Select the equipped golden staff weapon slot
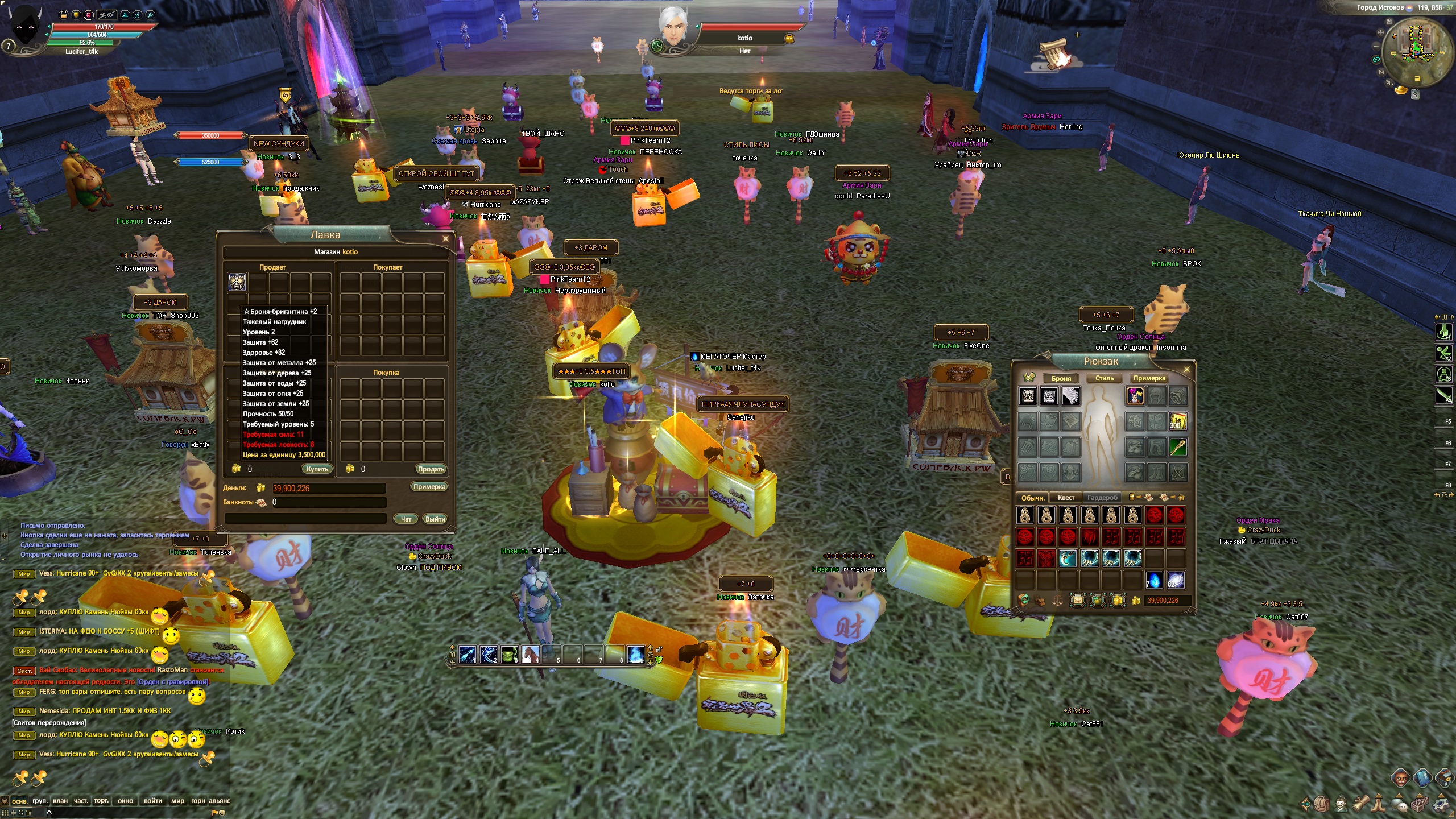Image resolution: width=1456 pixels, height=819 pixels. pos(1177,448)
